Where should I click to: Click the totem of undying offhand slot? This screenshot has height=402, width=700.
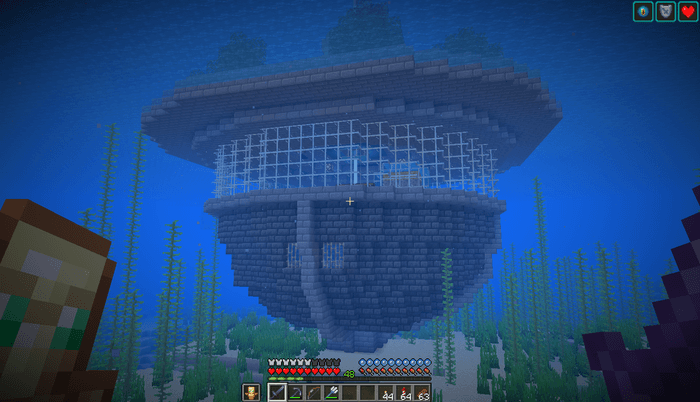click(x=249, y=392)
